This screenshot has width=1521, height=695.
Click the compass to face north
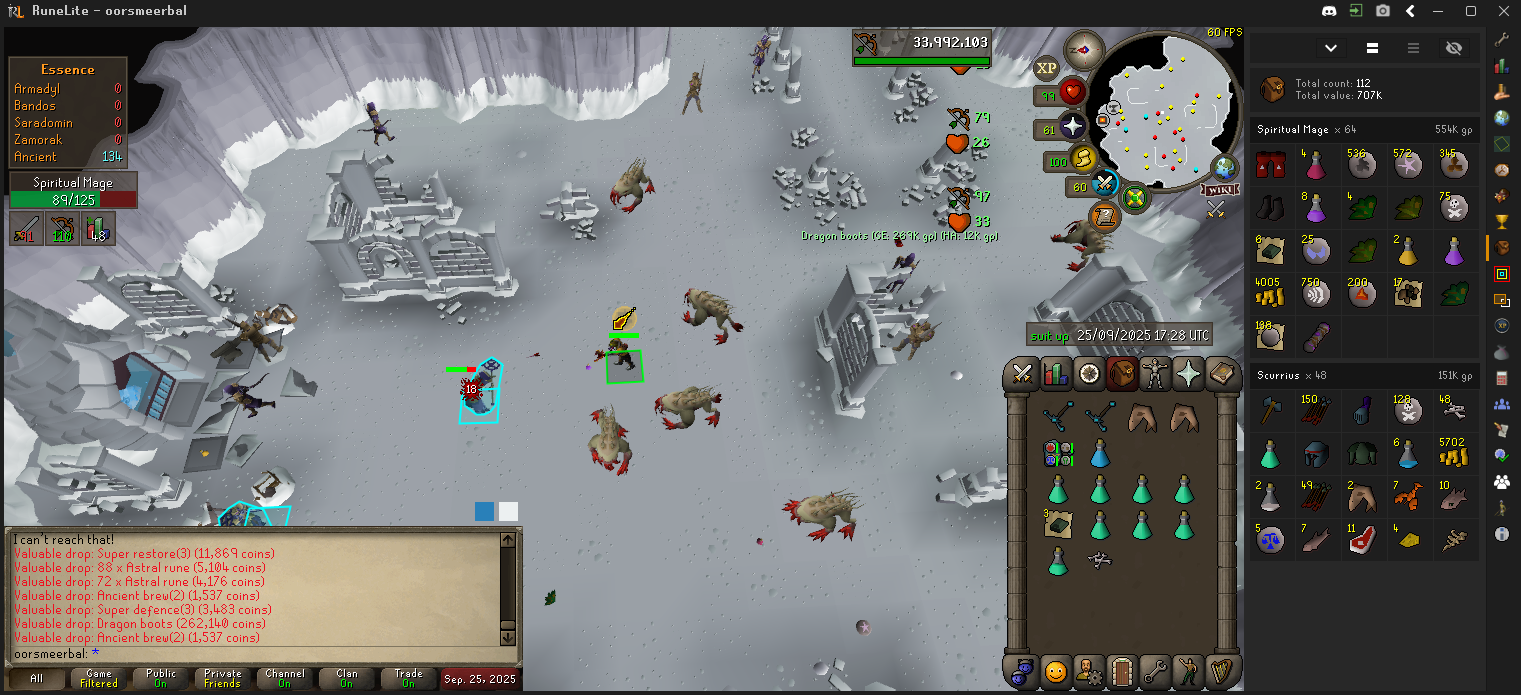[1083, 48]
